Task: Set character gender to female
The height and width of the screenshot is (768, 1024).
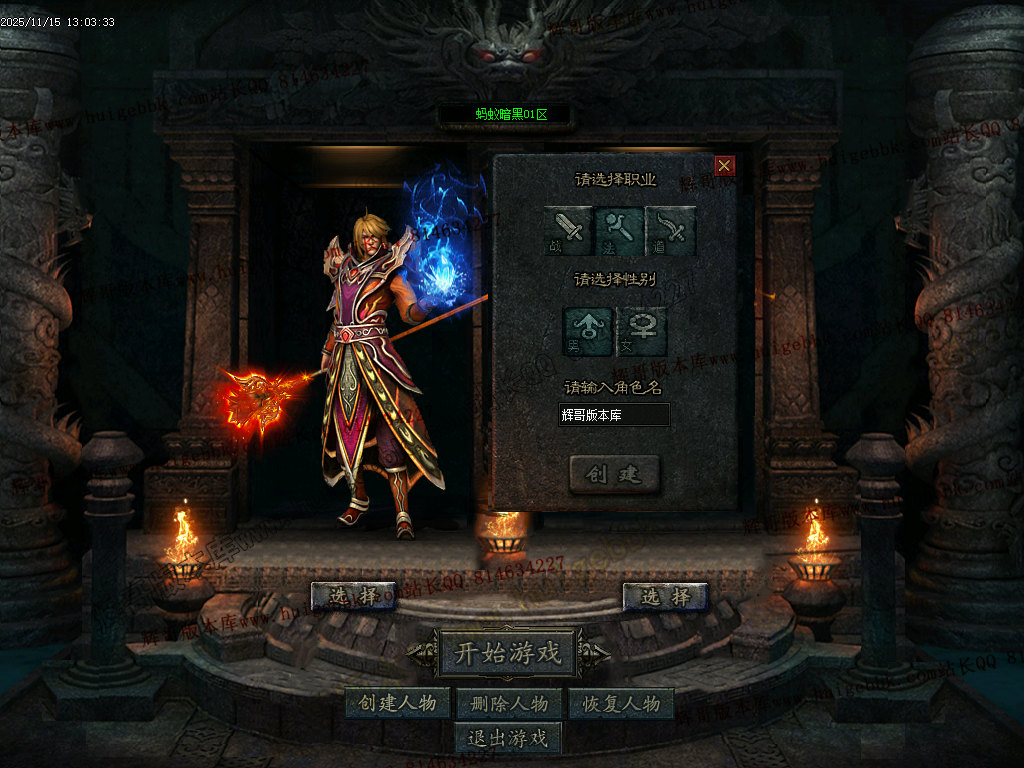Action: [642, 332]
